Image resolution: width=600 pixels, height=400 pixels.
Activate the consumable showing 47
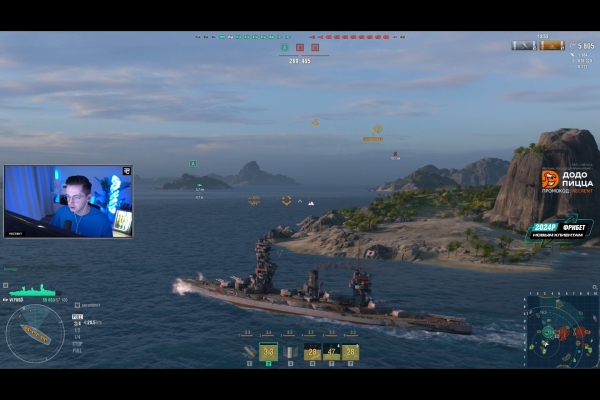pos(331,352)
